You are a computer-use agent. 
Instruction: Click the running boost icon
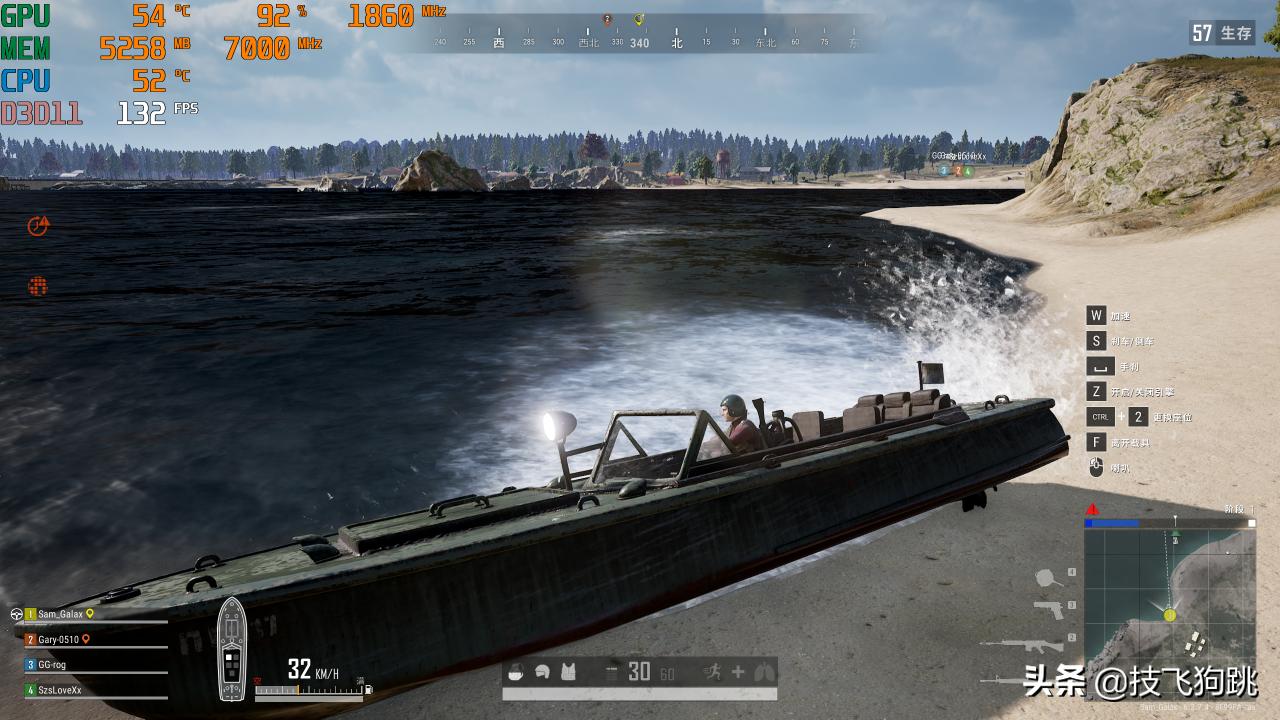pyautogui.click(x=711, y=672)
